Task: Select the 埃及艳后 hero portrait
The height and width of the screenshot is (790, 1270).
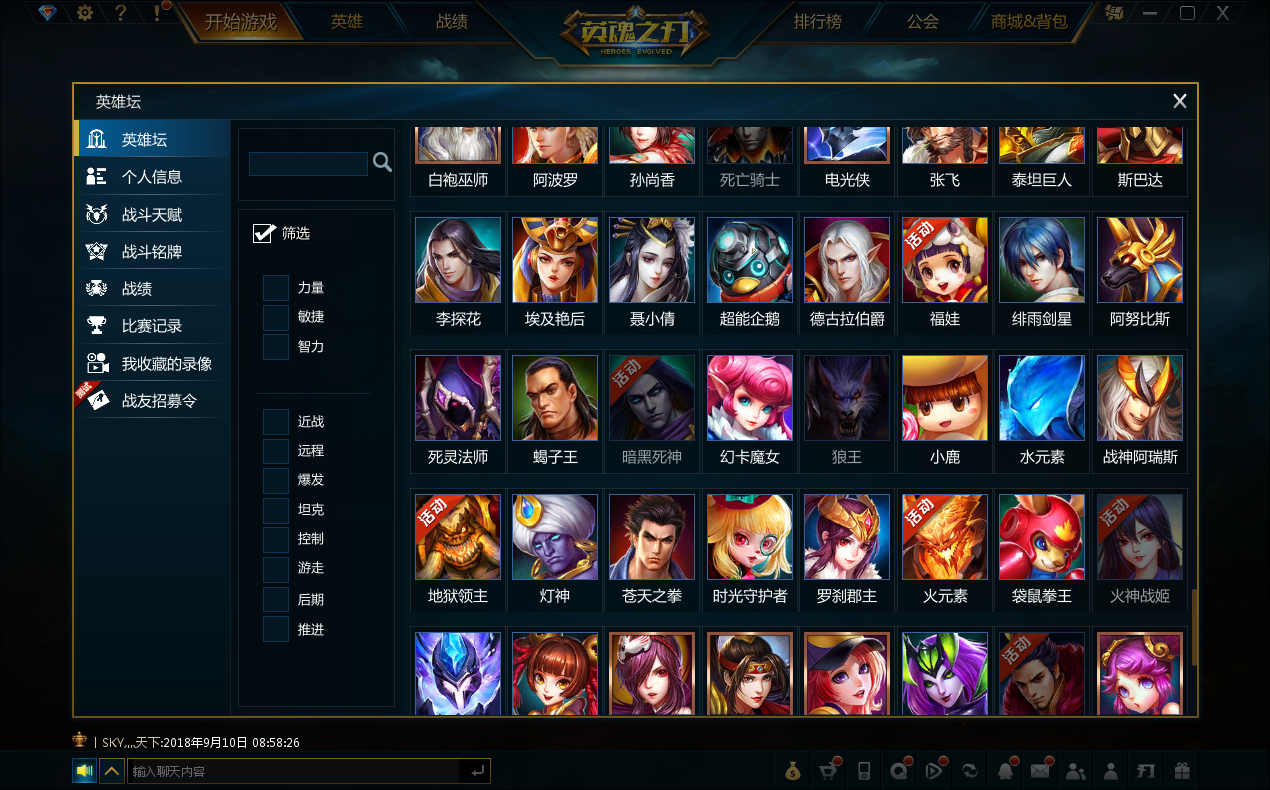Action: [555, 260]
